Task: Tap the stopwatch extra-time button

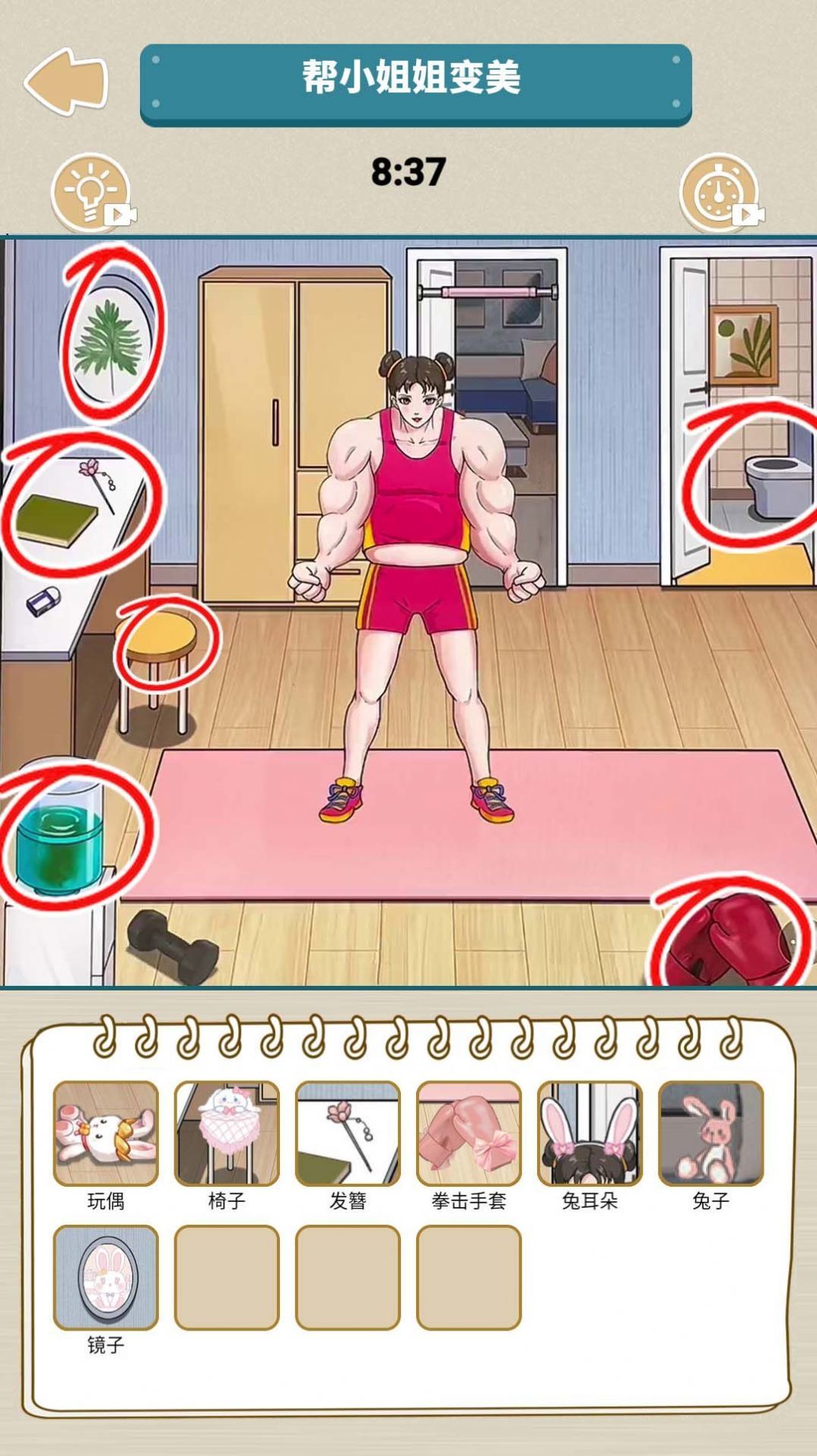Action: click(x=719, y=193)
